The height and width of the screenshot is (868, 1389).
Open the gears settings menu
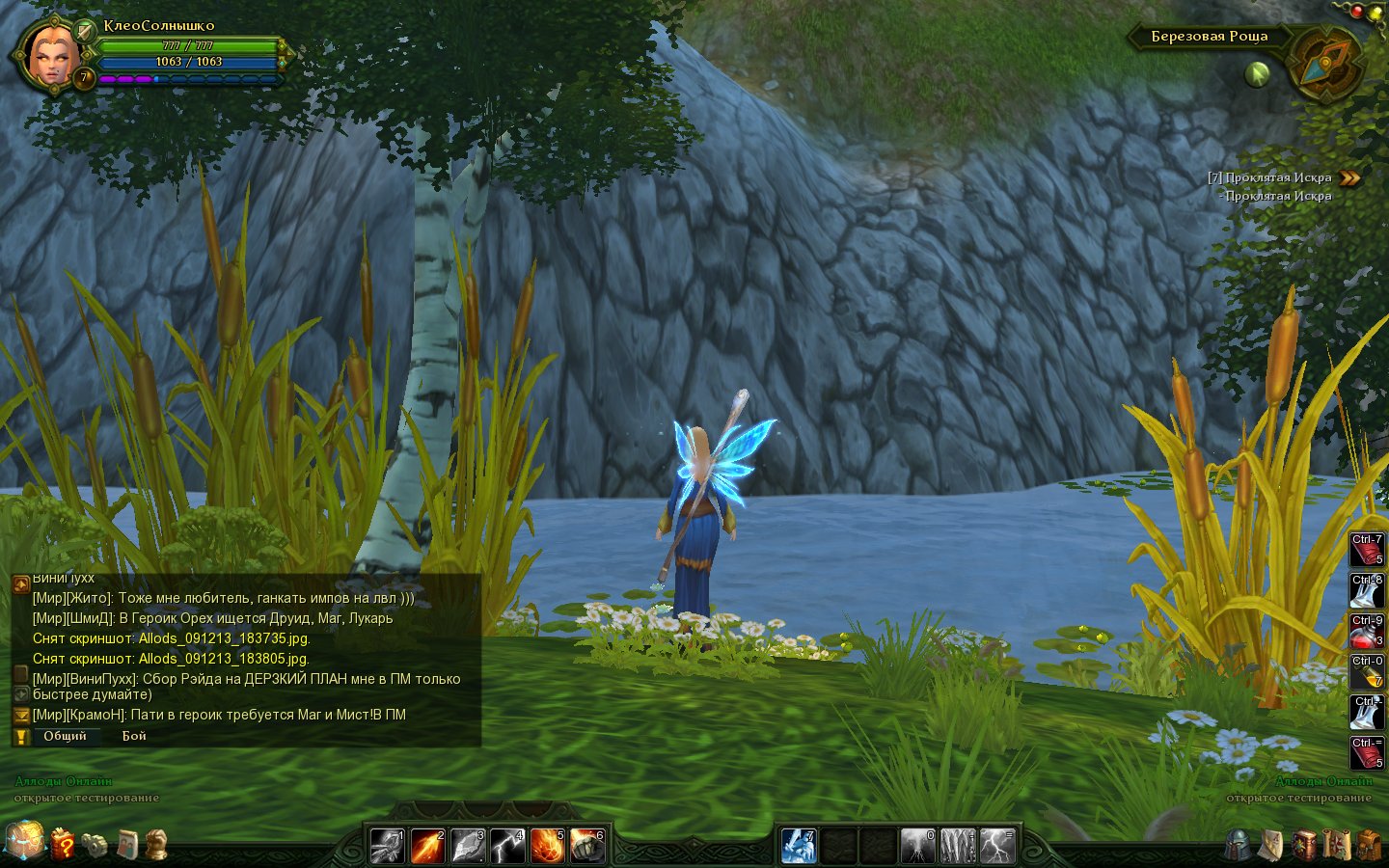(x=95, y=845)
